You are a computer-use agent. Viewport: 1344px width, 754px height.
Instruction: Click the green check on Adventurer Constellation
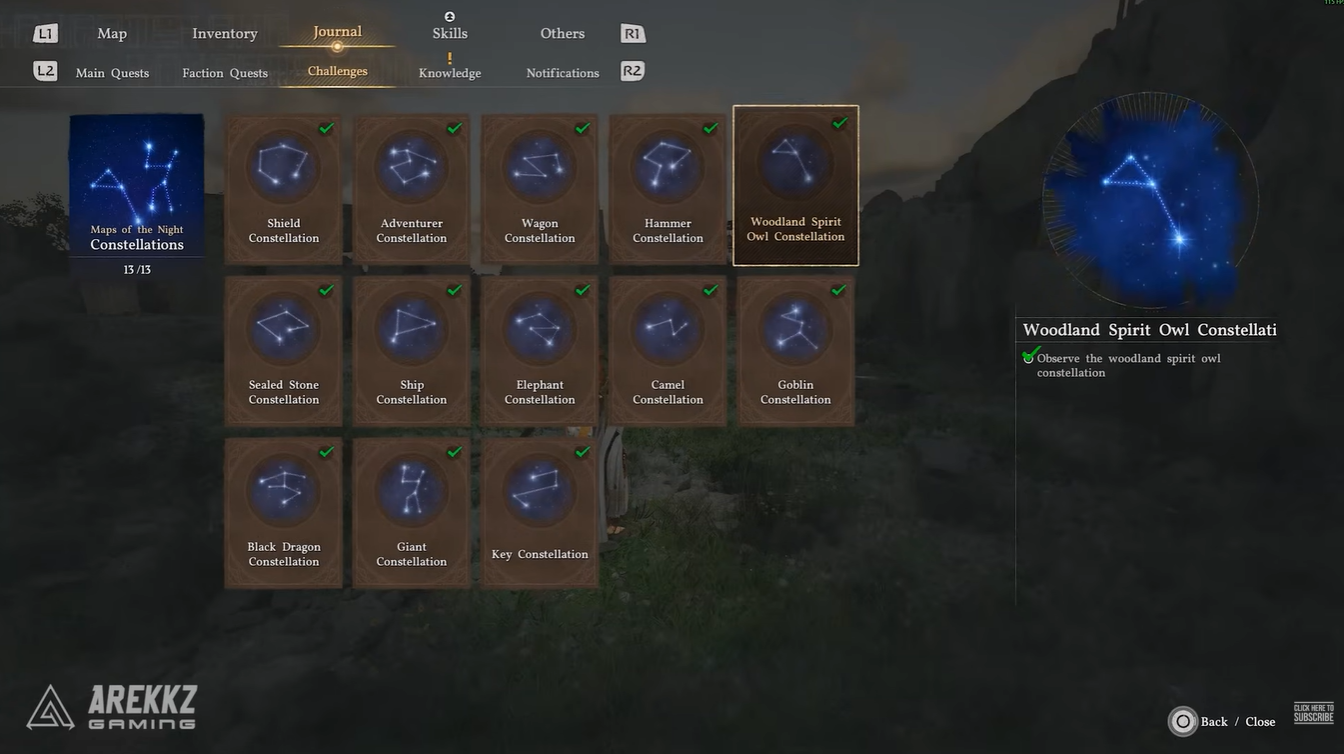coord(454,128)
